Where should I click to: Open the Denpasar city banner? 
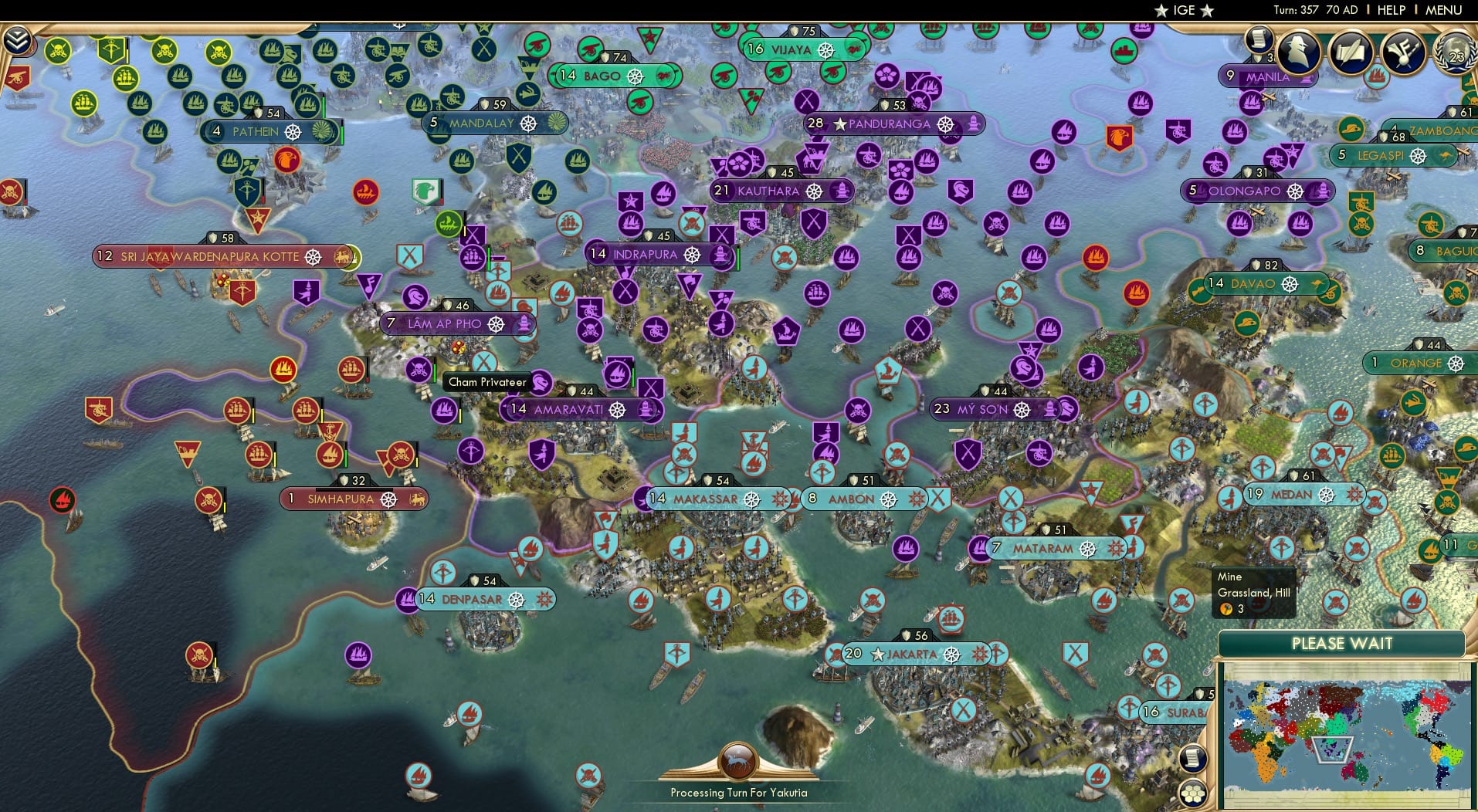tap(473, 599)
